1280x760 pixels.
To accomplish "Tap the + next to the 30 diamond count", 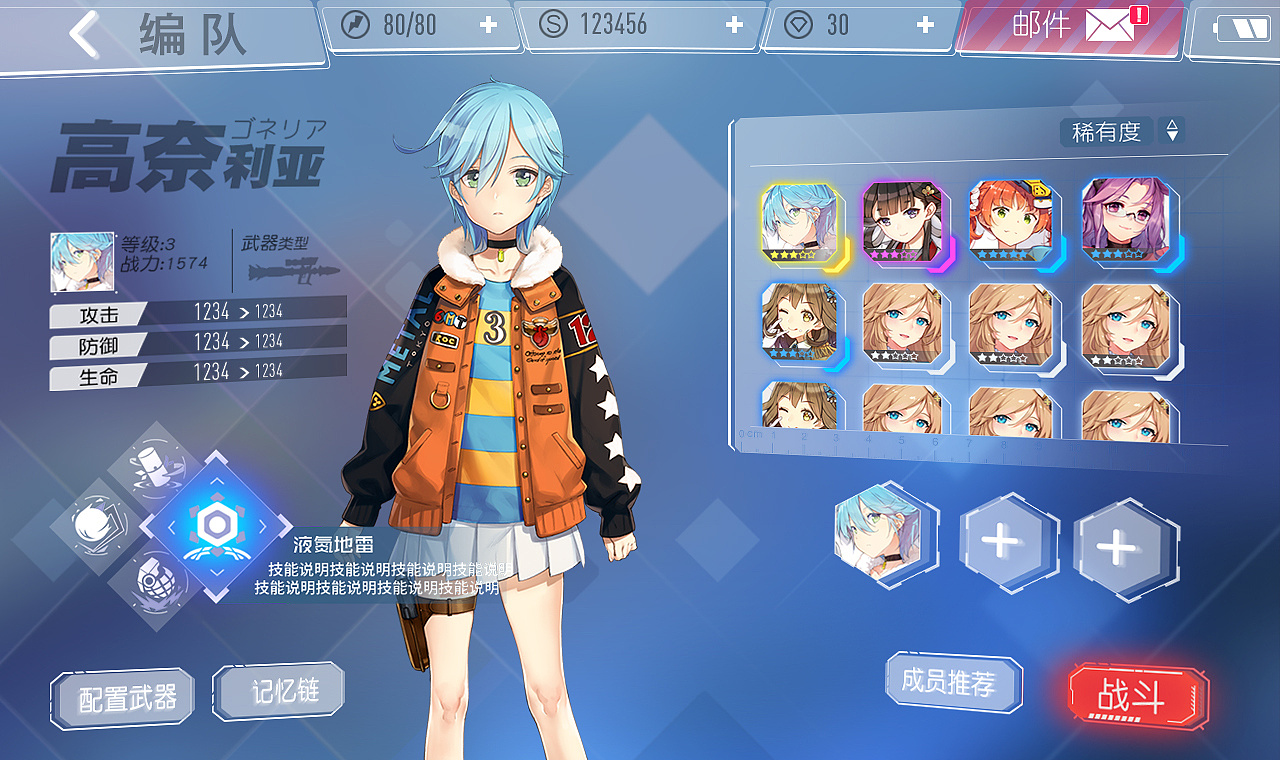I will point(925,26).
